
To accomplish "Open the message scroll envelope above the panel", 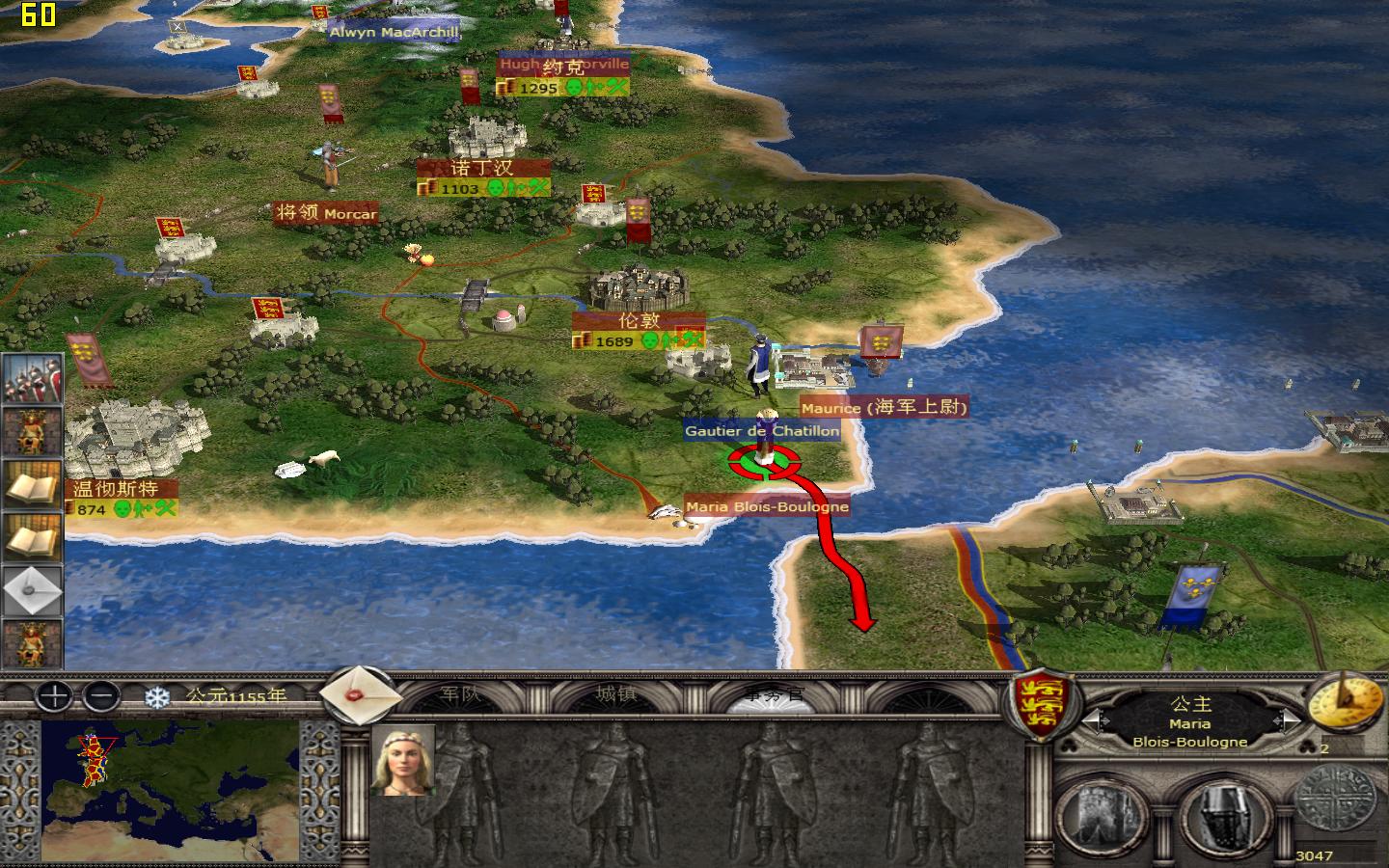I will click(x=361, y=697).
